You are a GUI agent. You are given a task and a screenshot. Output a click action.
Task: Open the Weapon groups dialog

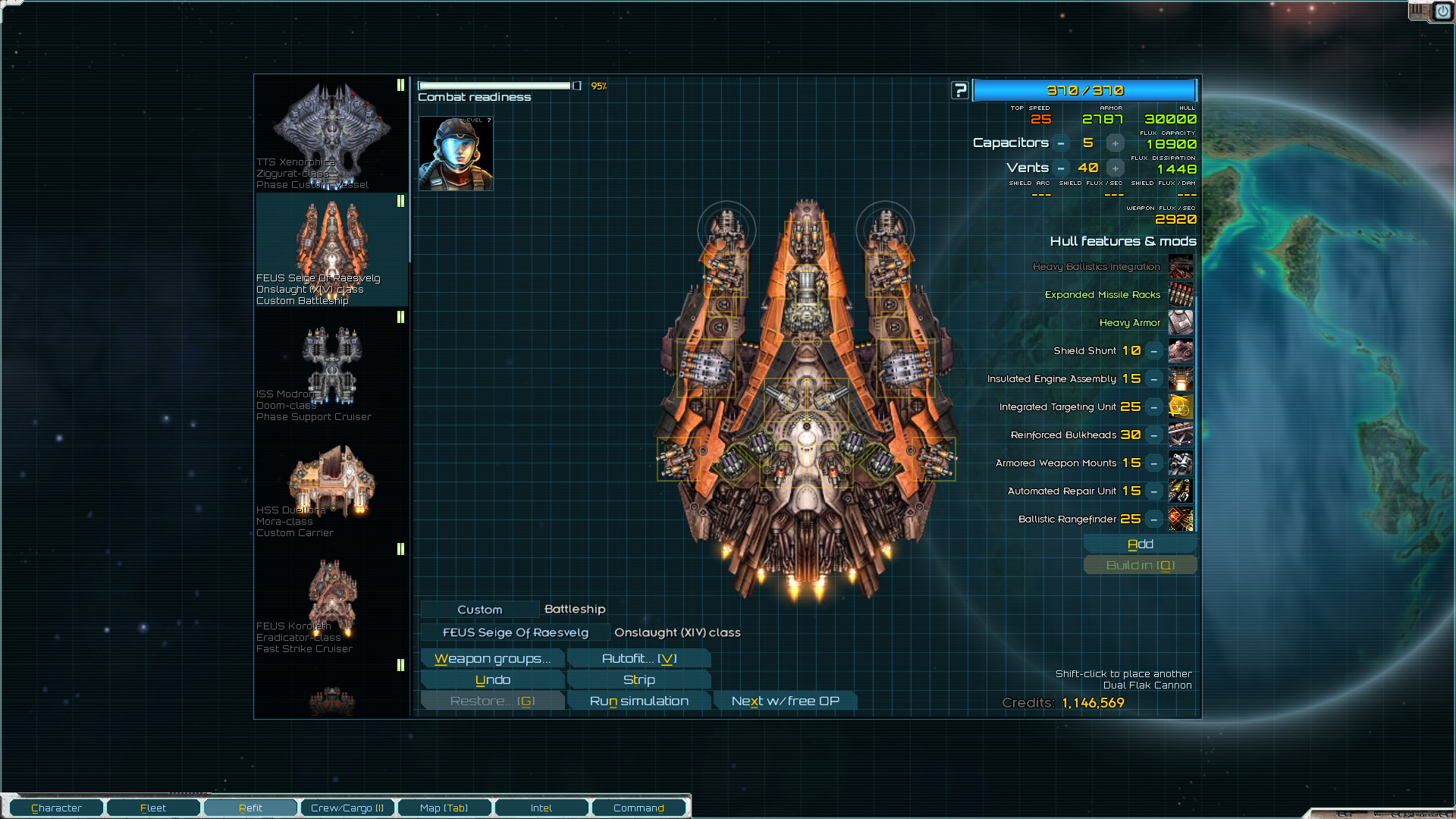point(492,658)
